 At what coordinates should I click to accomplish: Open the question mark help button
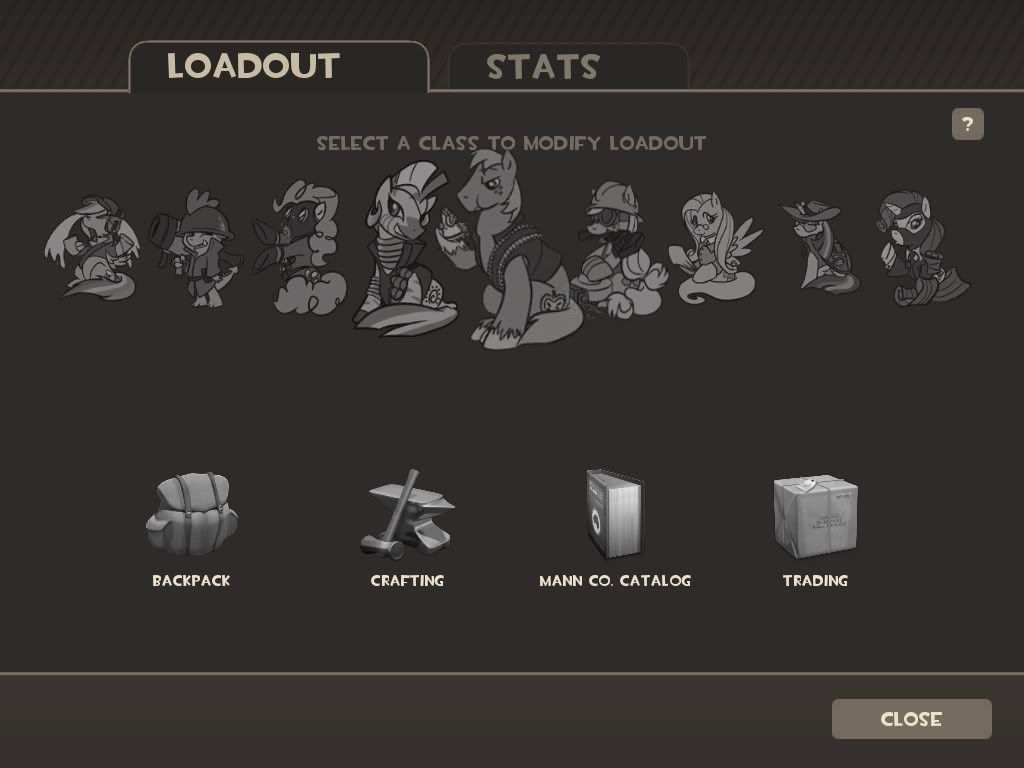[967, 125]
